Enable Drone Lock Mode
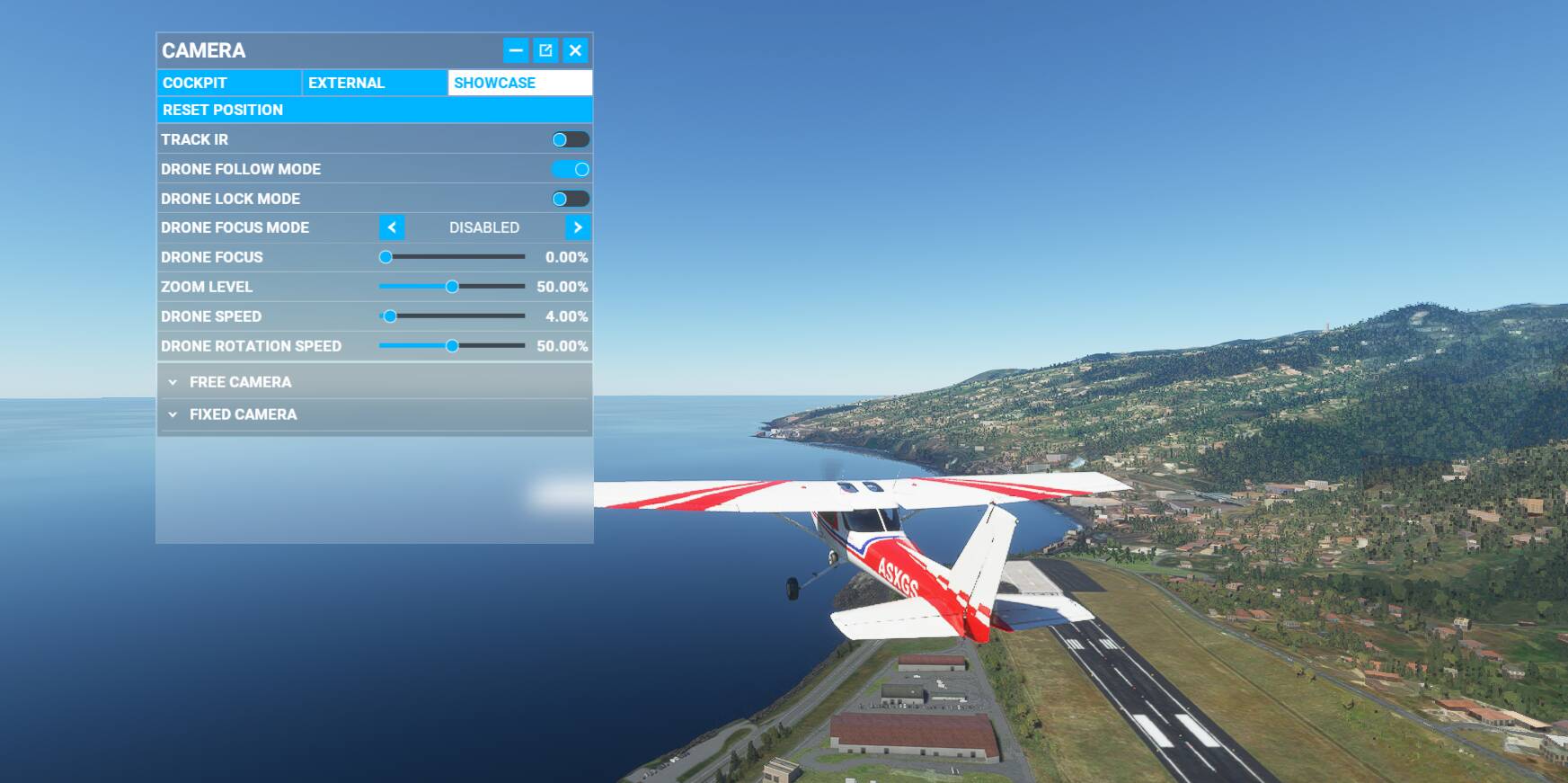Image resolution: width=1568 pixels, height=783 pixels. point(571,199)
